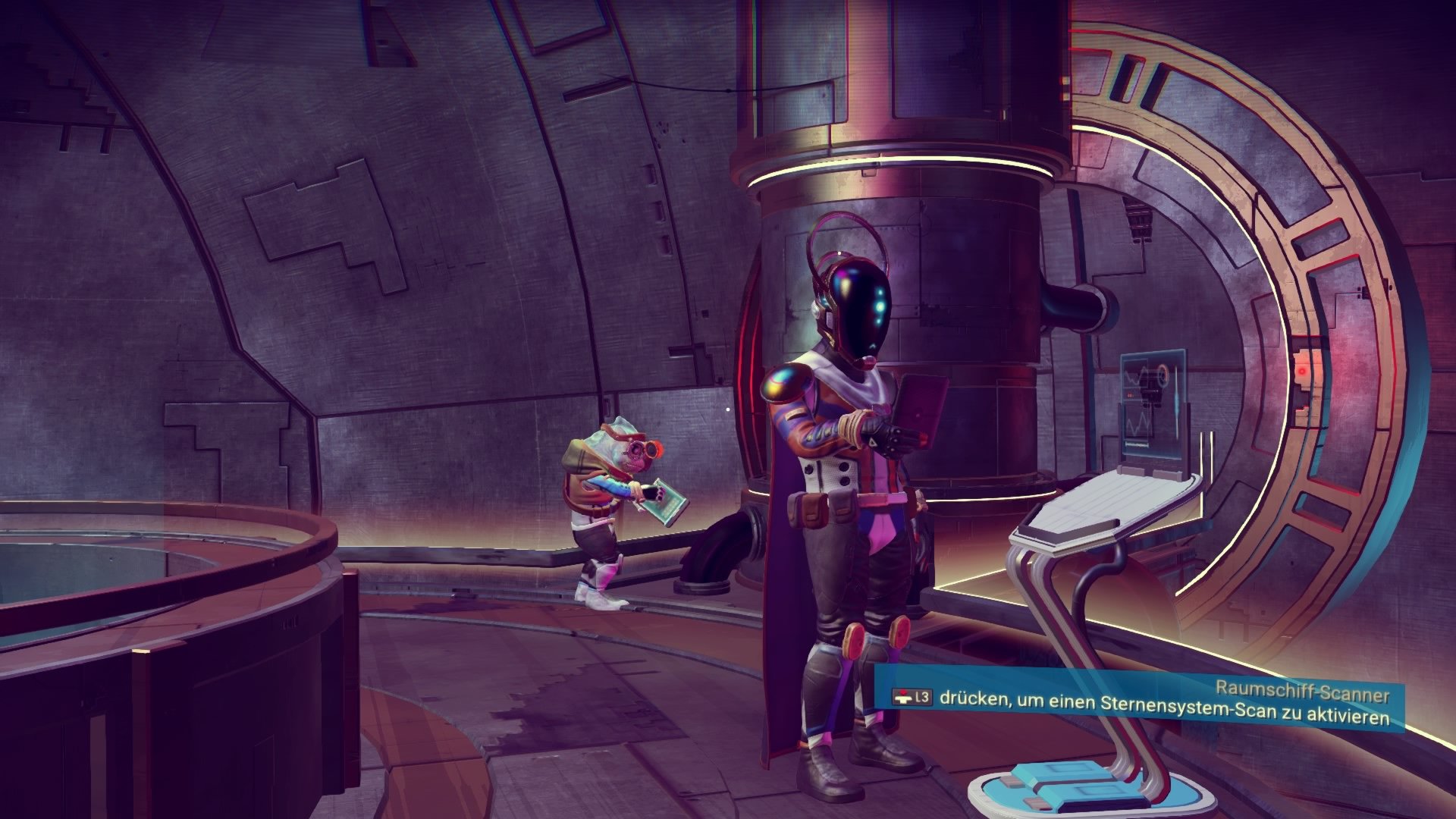Click the orange circular dial on the hologram screen
Screen dimensions: 1456x819
tap(1163, 375)
